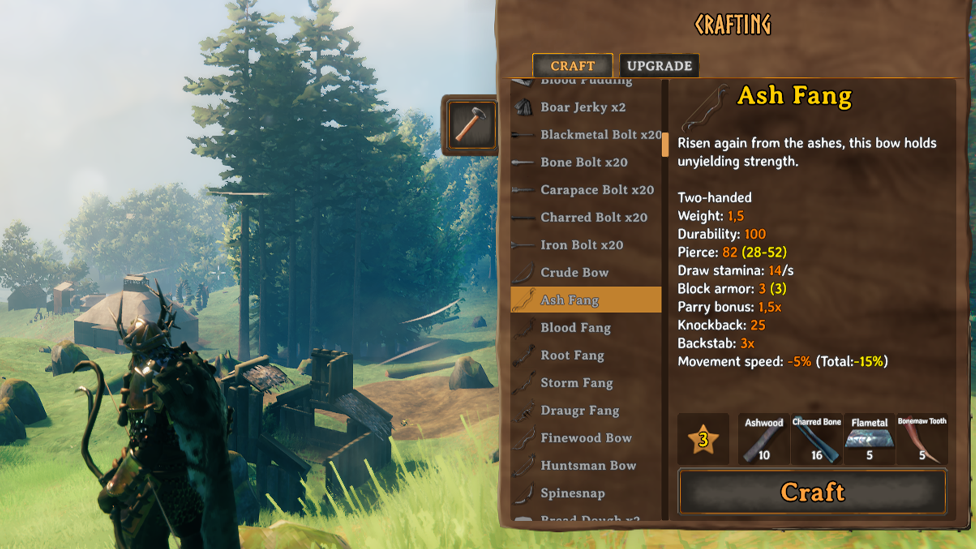
Task: Select Iron Bolt x20 recipe
Action: [x=581, y=245]
